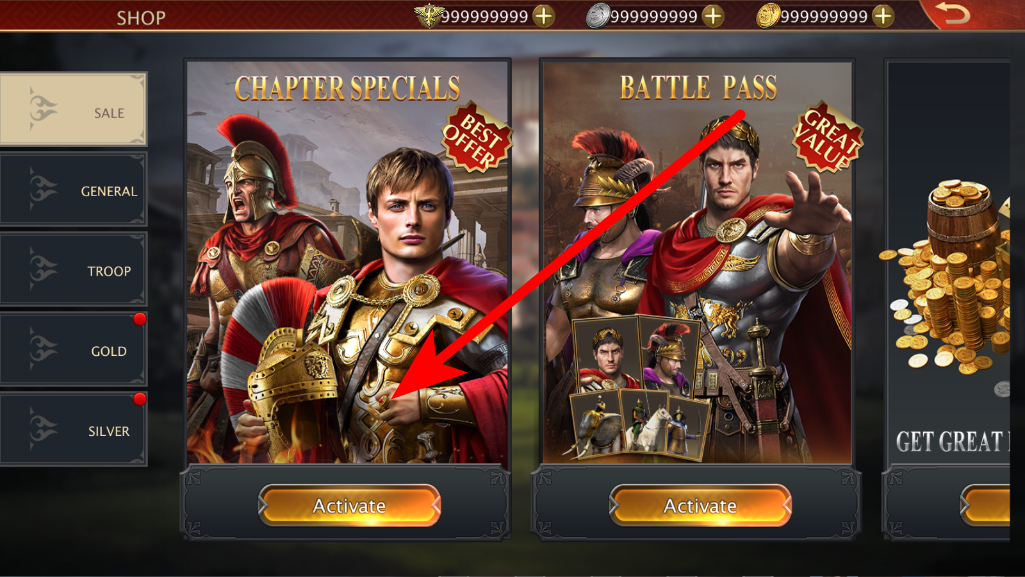Select the TROOP shop category
Viewport: 1025px width, 577px height.
click(x=74, y=270)
